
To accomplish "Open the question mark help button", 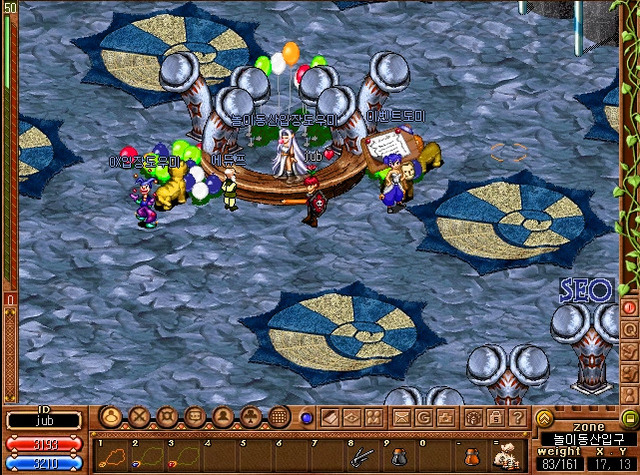I will point(517,416).
